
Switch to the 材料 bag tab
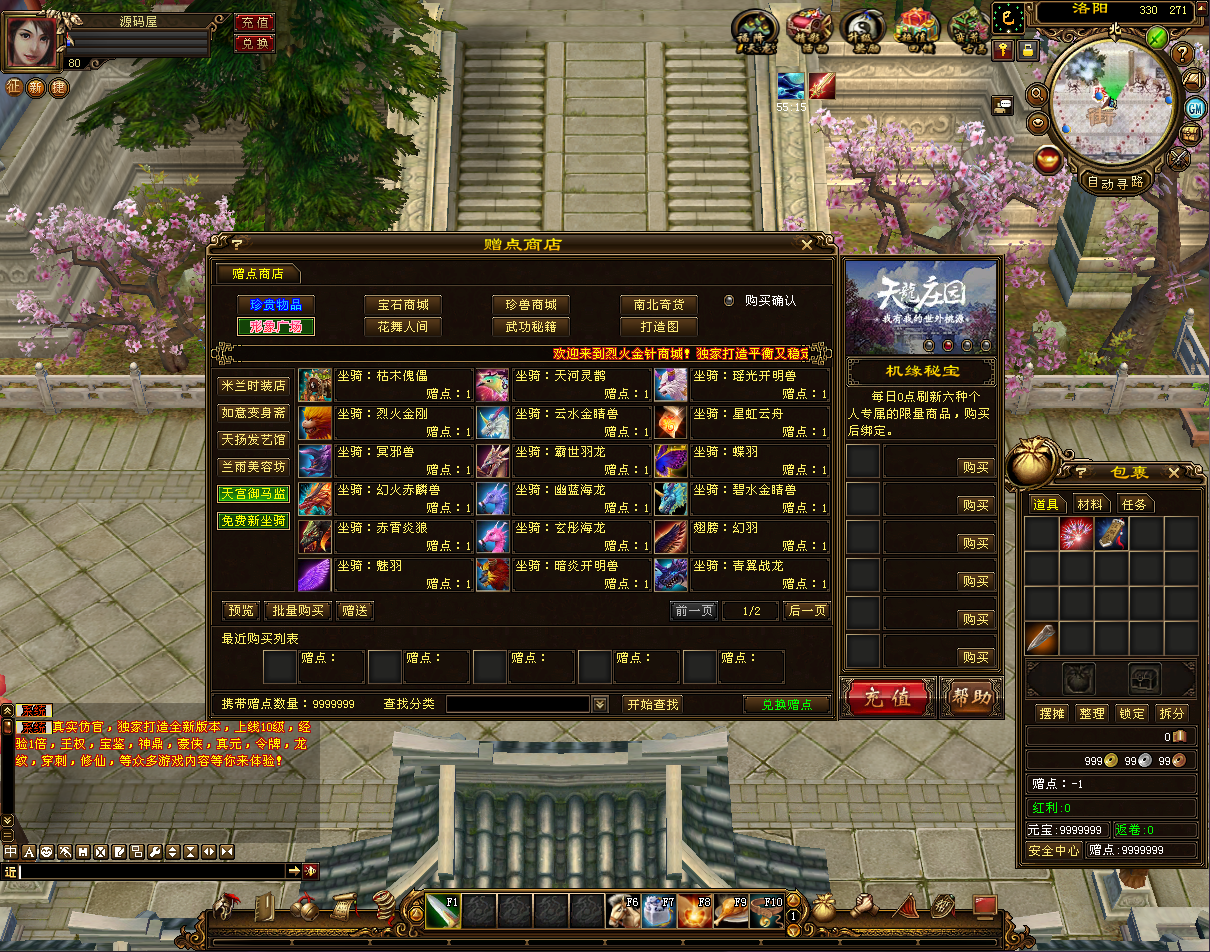pos(1090,504)
